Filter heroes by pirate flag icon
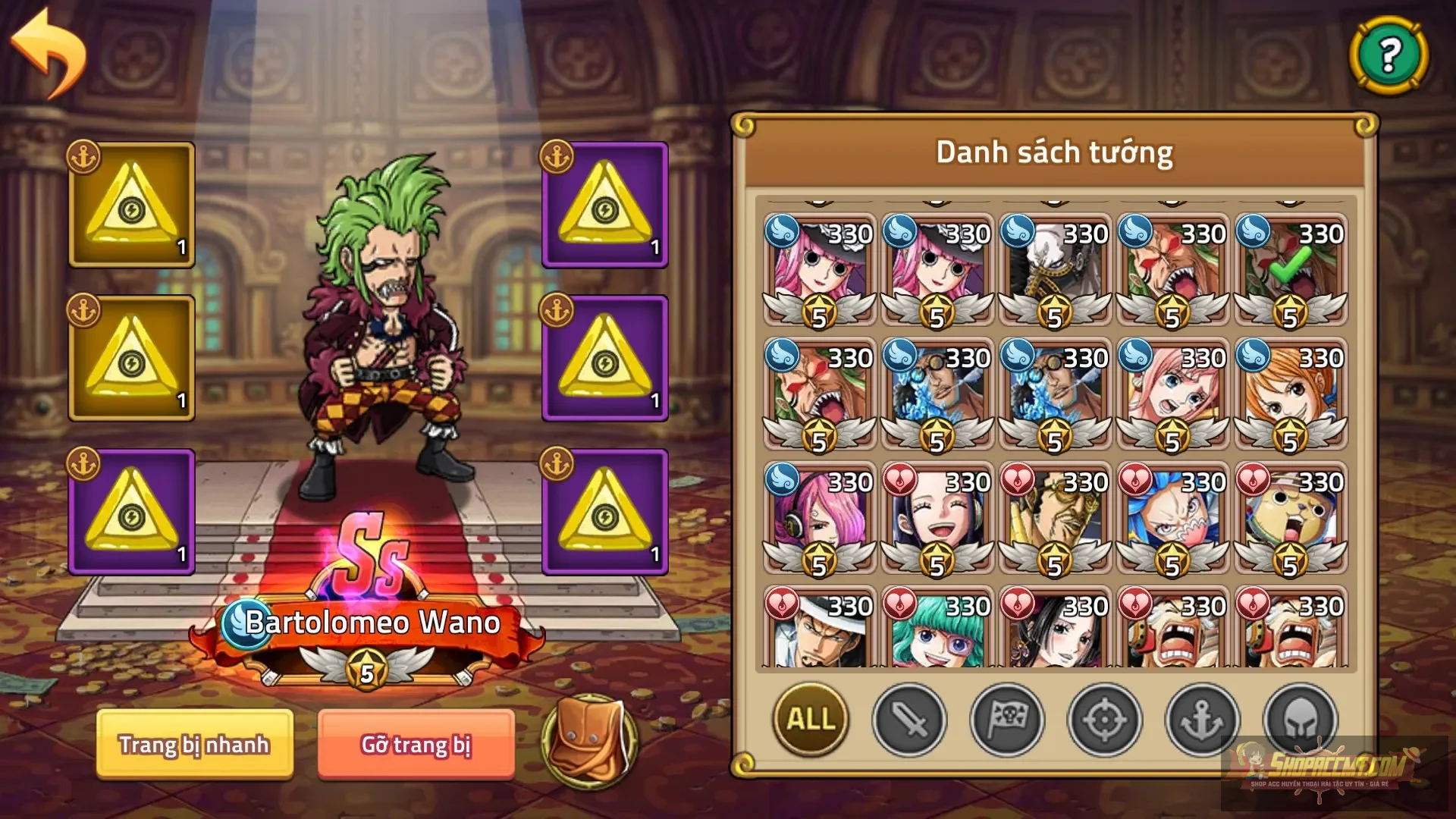The height and width of the screenshot is (819, 1456). 1009,720
